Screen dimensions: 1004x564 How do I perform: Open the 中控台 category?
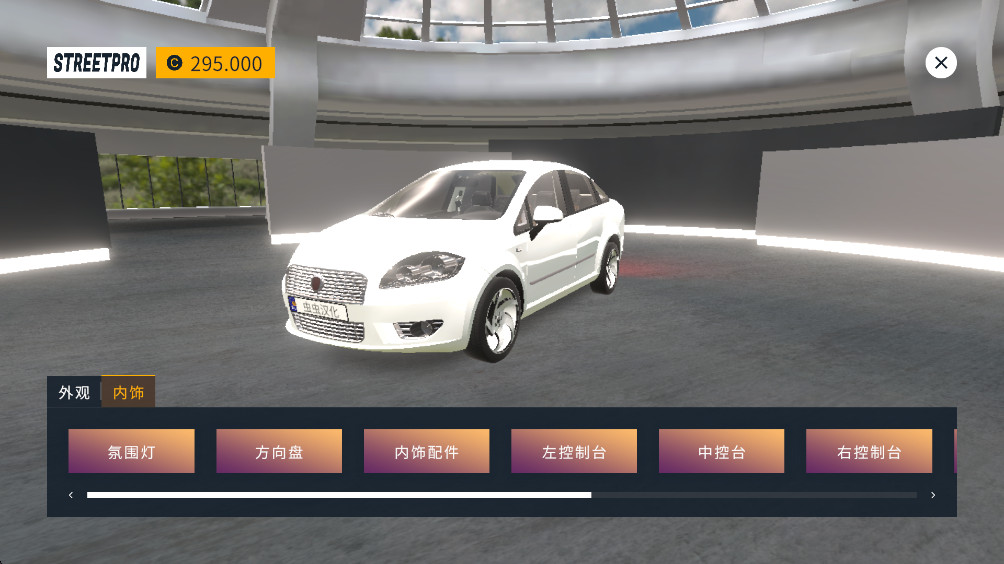721,451
